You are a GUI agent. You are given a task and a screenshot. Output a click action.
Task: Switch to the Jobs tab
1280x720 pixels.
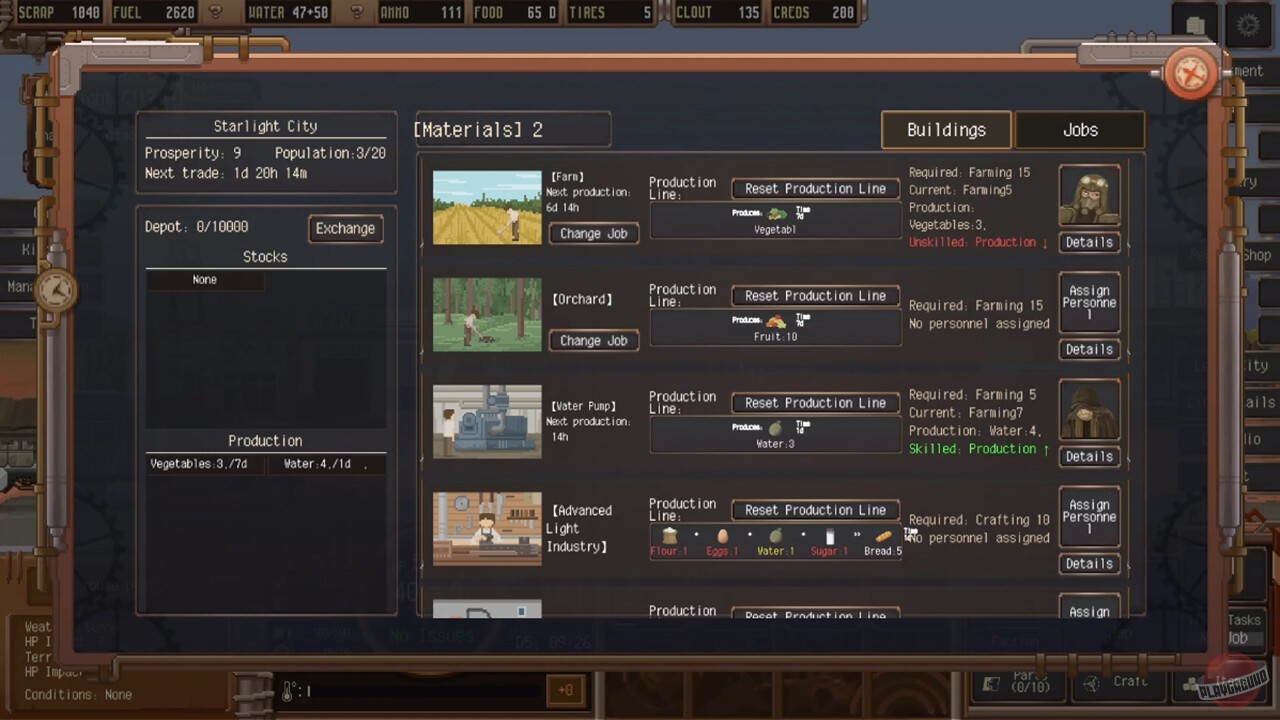[x=1080, y=130]
